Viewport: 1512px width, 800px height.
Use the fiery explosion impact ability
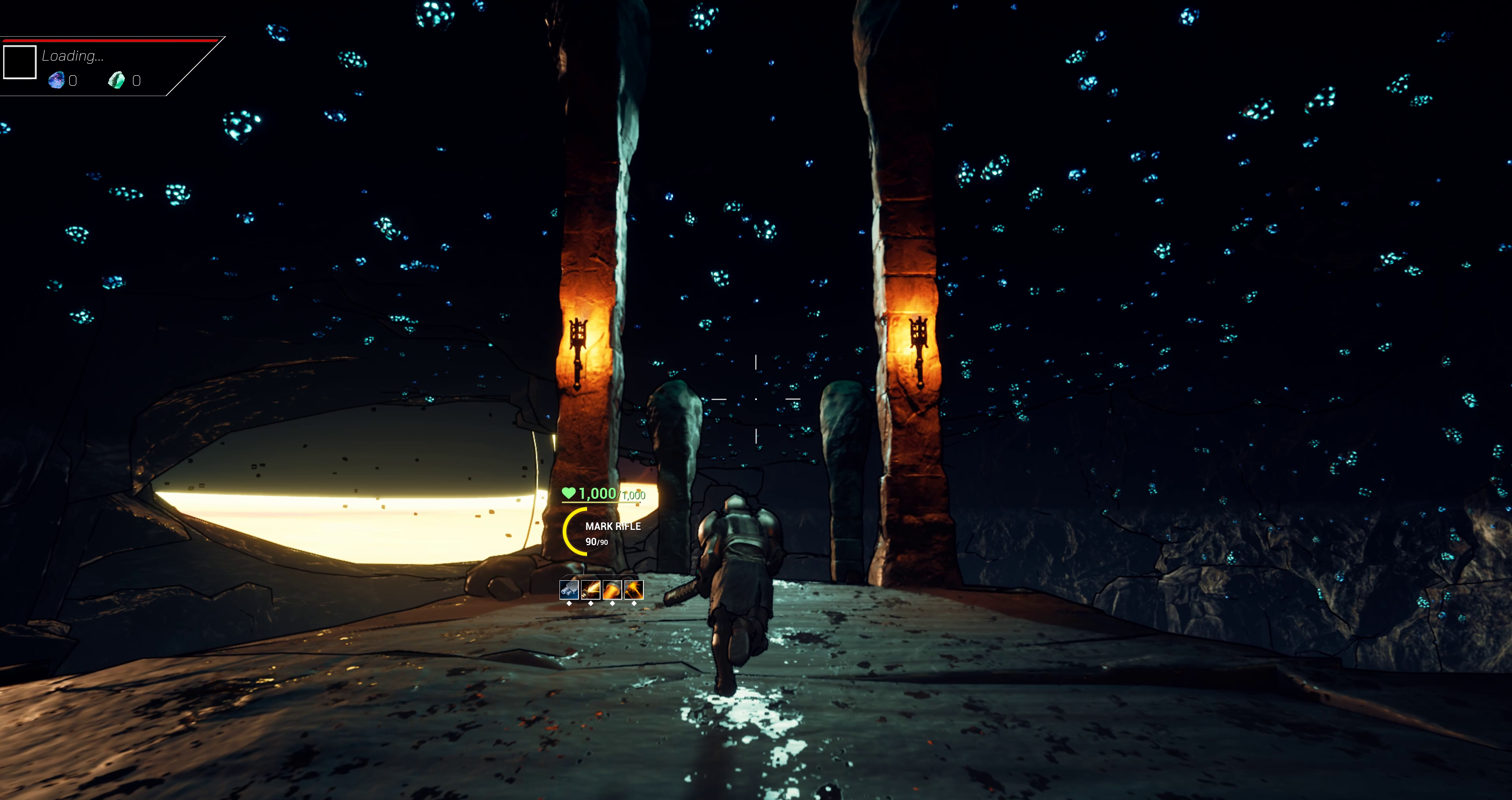(634, 589)
